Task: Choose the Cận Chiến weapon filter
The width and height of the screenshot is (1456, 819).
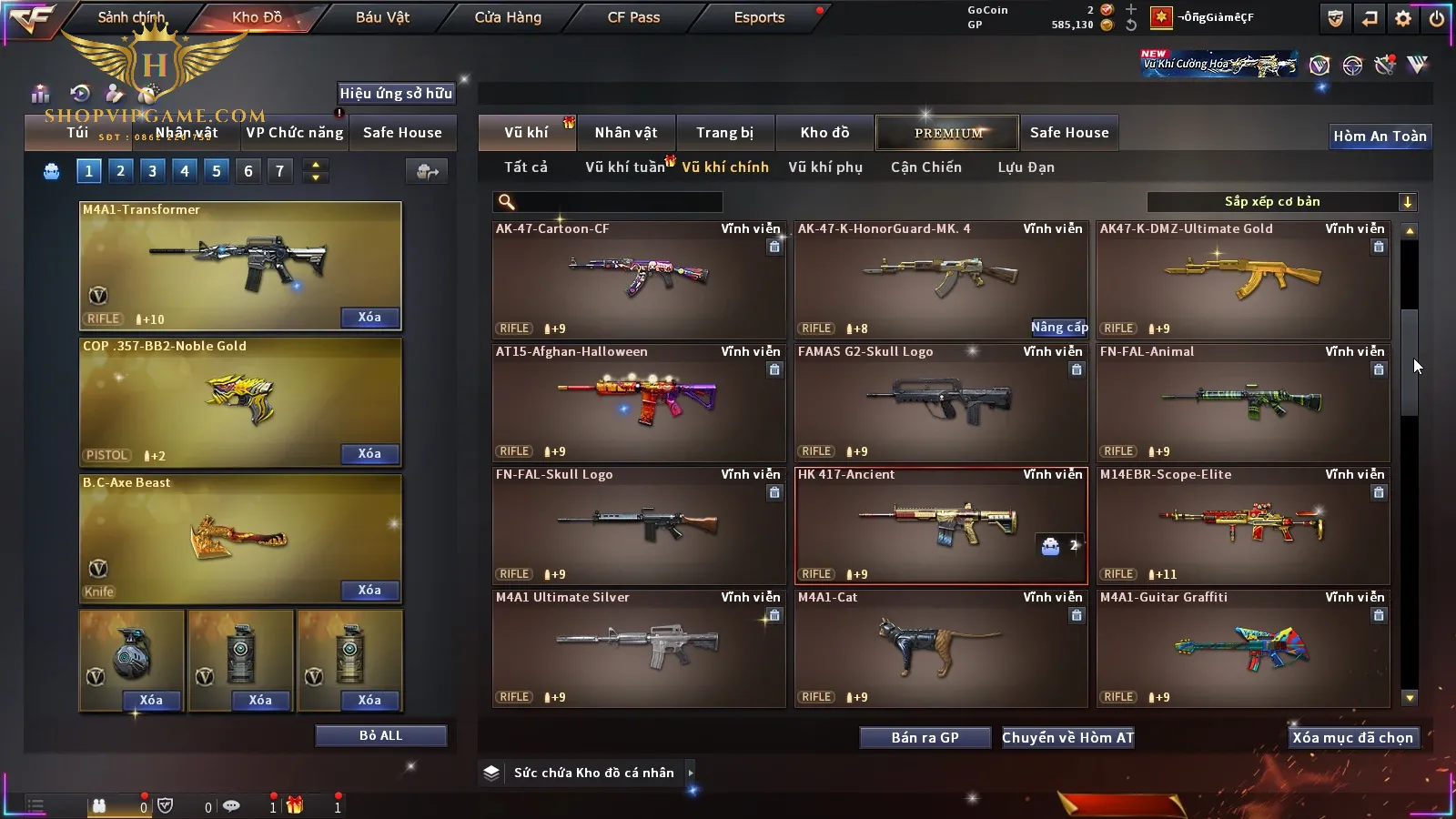Action: 925,167
